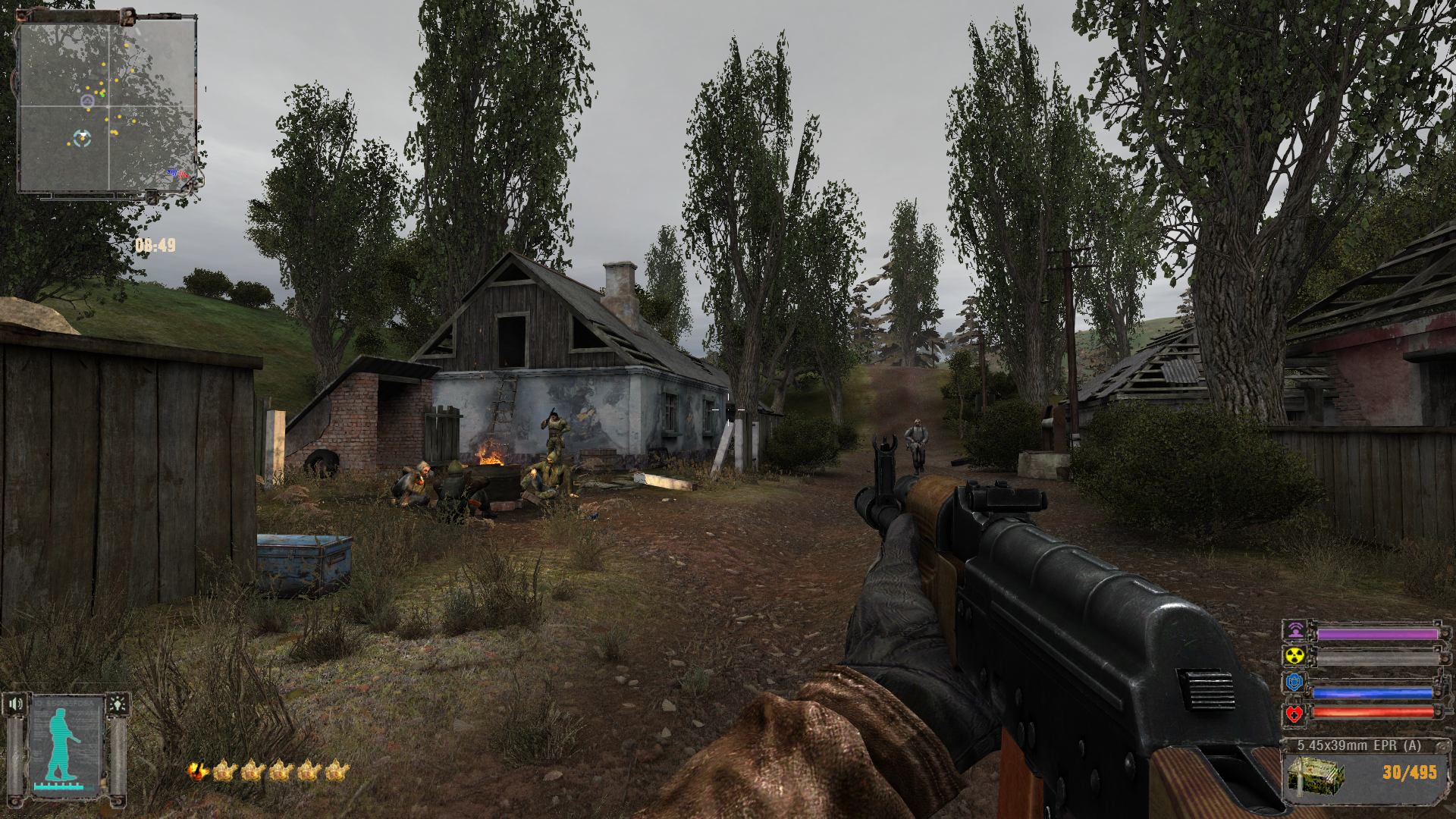Click the flame status effect icon
This screenshot has width=1456, height=819.
(198, 771)
